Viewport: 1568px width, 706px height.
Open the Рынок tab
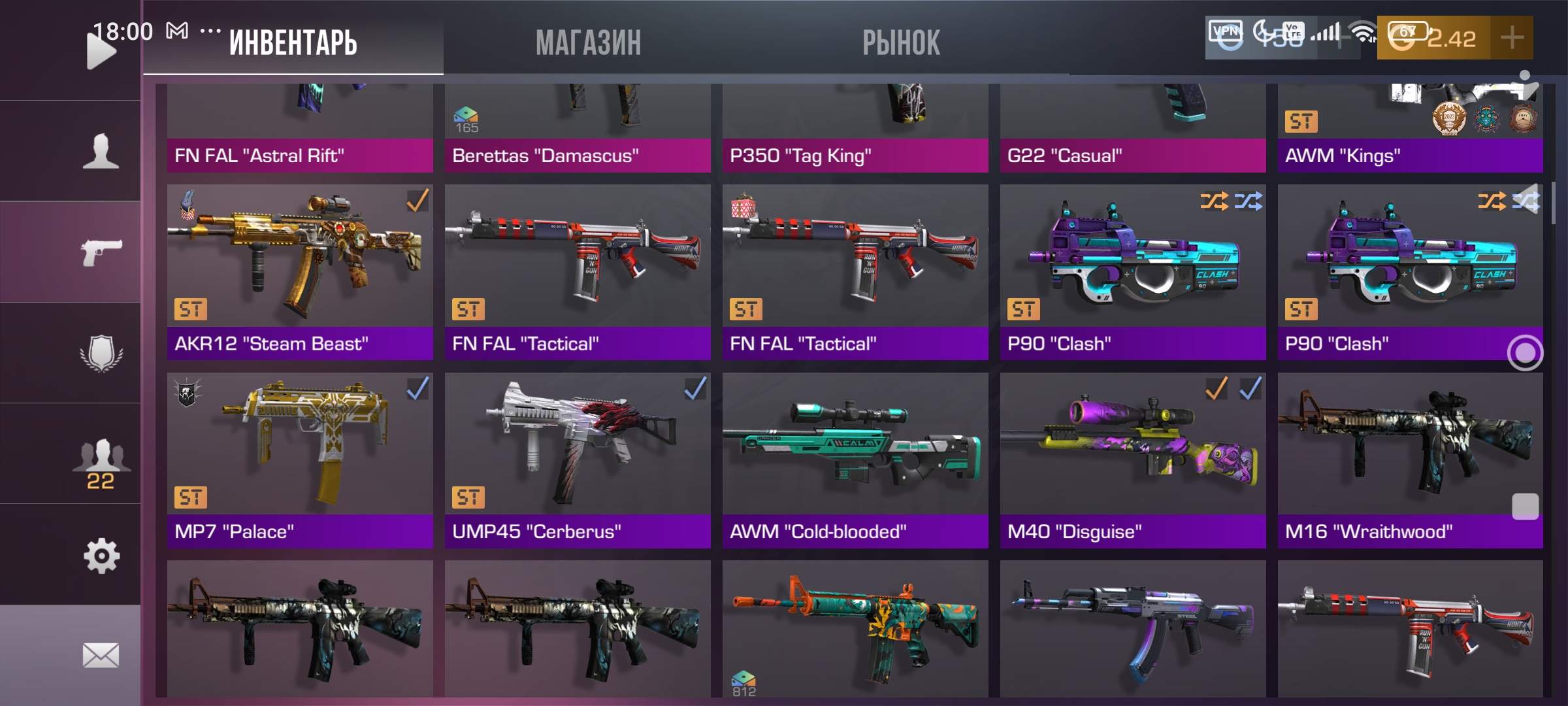click(901, 43)
